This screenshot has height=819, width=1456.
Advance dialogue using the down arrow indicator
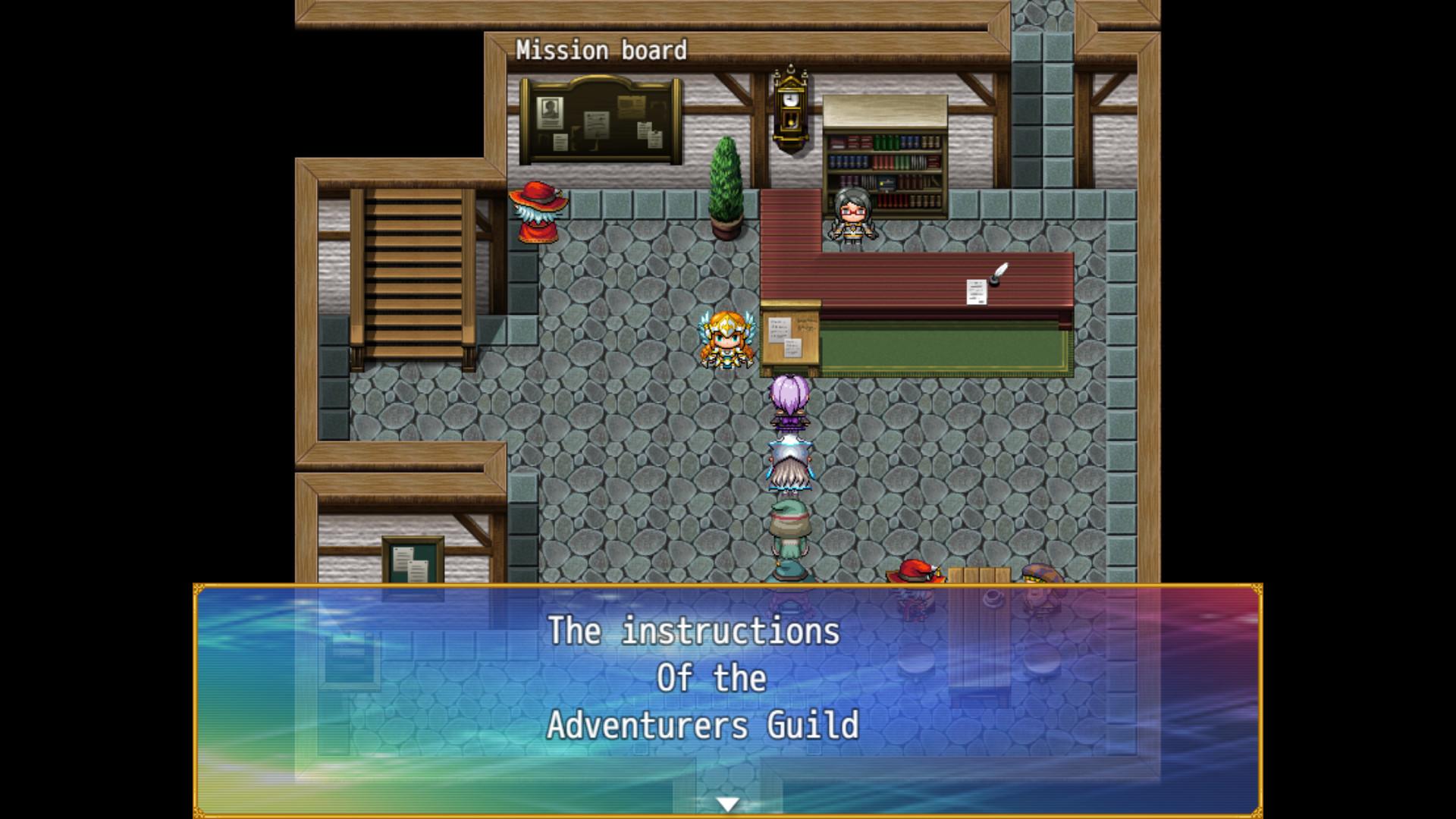tap(730, 802)
